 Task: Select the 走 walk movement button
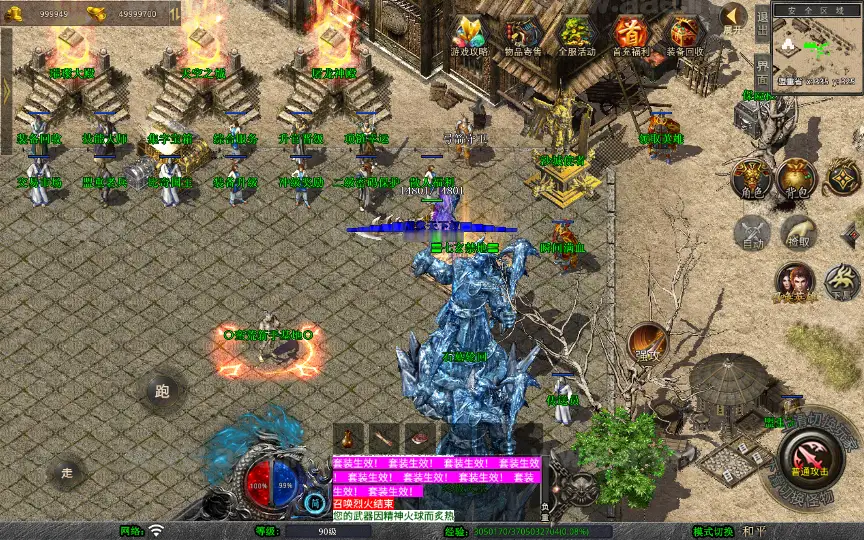[x=67, y=471]
